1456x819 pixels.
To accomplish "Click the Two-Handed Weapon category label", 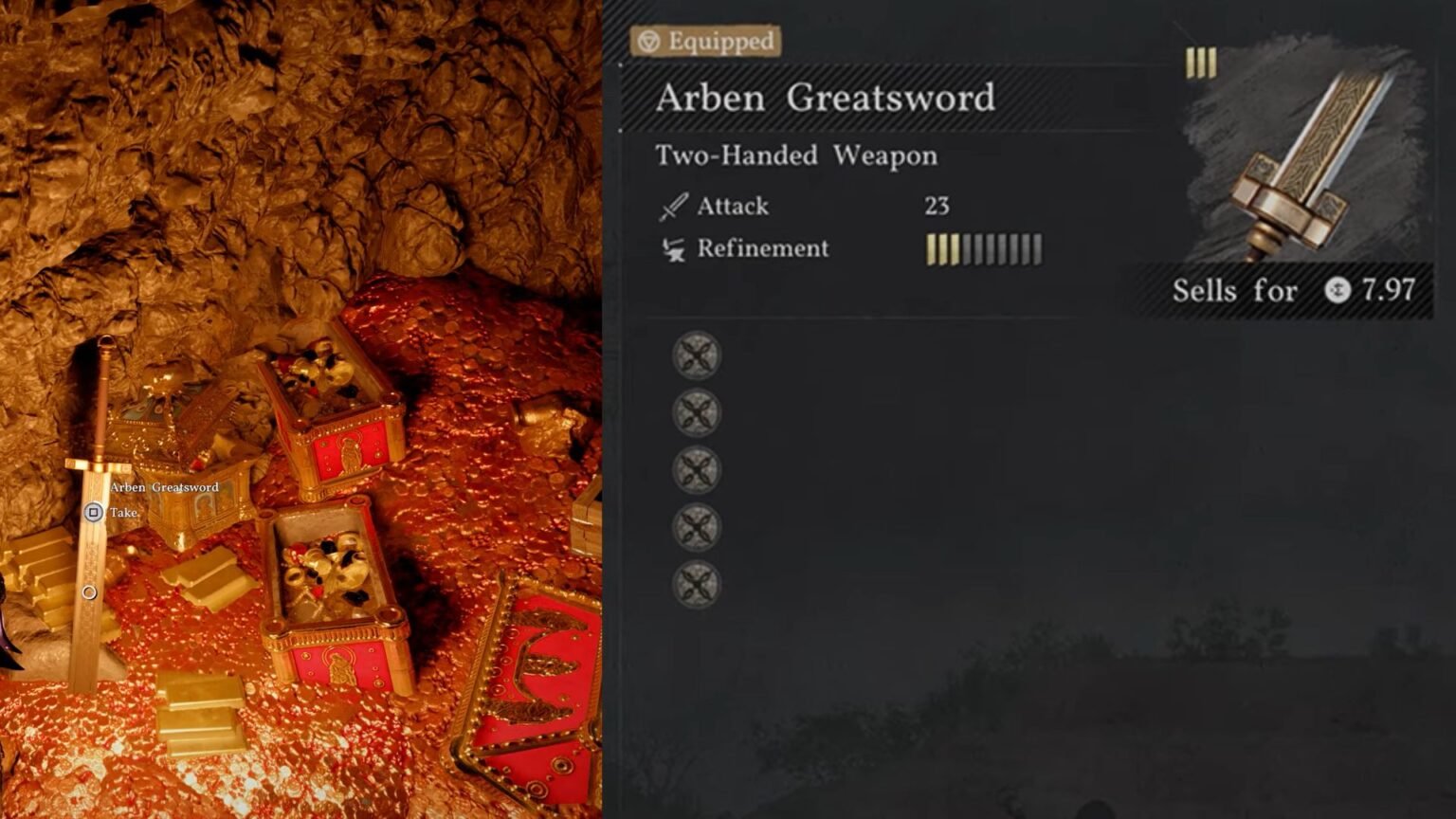I will pos(794,155).
